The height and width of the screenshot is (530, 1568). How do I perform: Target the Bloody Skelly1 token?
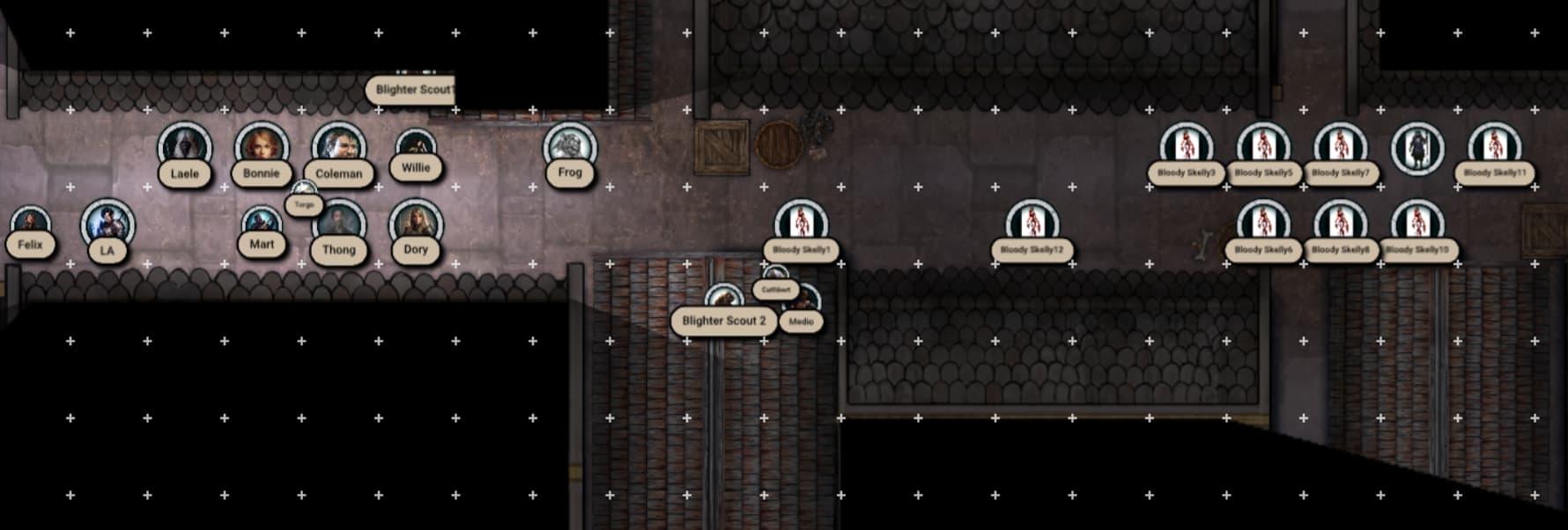pyautogui.click(x=801, y=224)
